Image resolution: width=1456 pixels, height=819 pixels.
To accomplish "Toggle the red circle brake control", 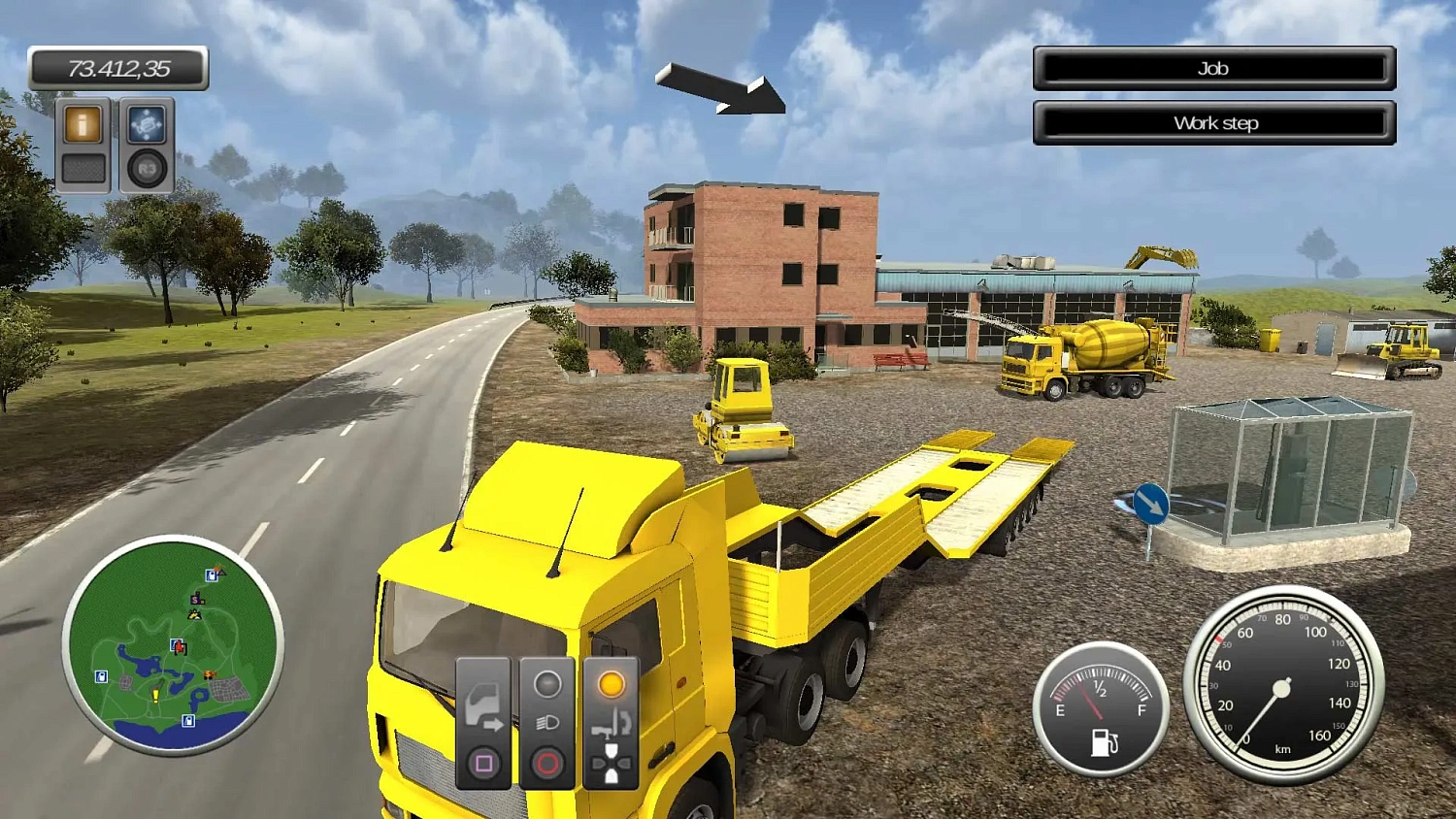I will click(x=546, y=763).
